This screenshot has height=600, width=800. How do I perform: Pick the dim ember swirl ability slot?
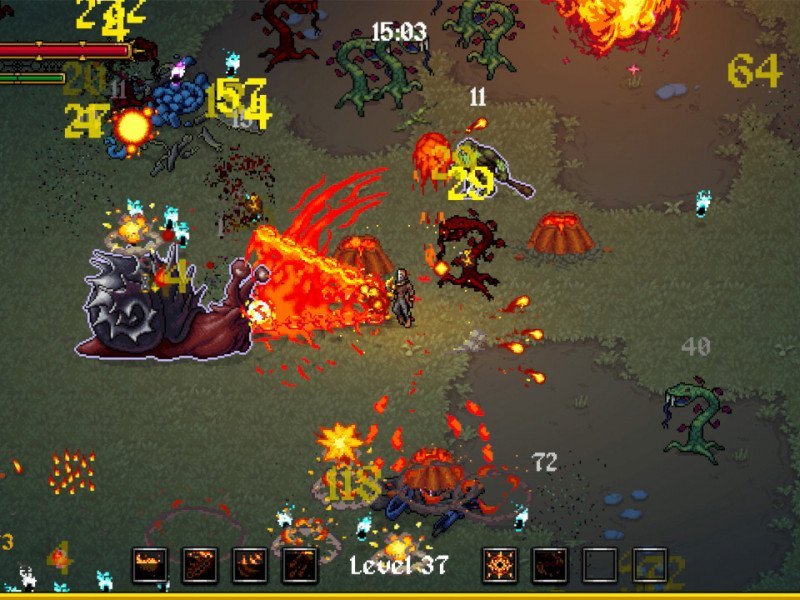tap(550, 565)
